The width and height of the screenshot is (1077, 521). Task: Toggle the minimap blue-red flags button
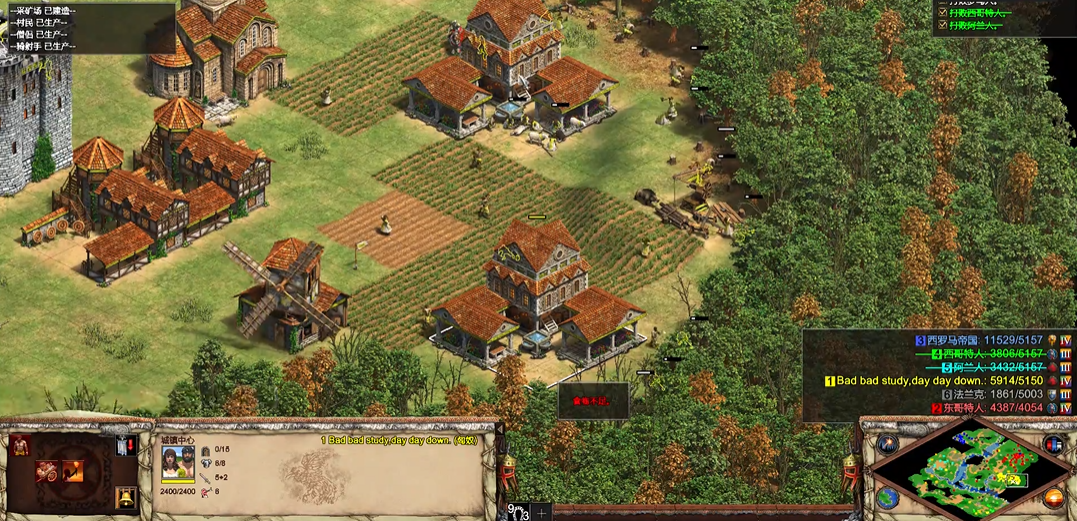pyautogui.click(x=1051, y=444)
